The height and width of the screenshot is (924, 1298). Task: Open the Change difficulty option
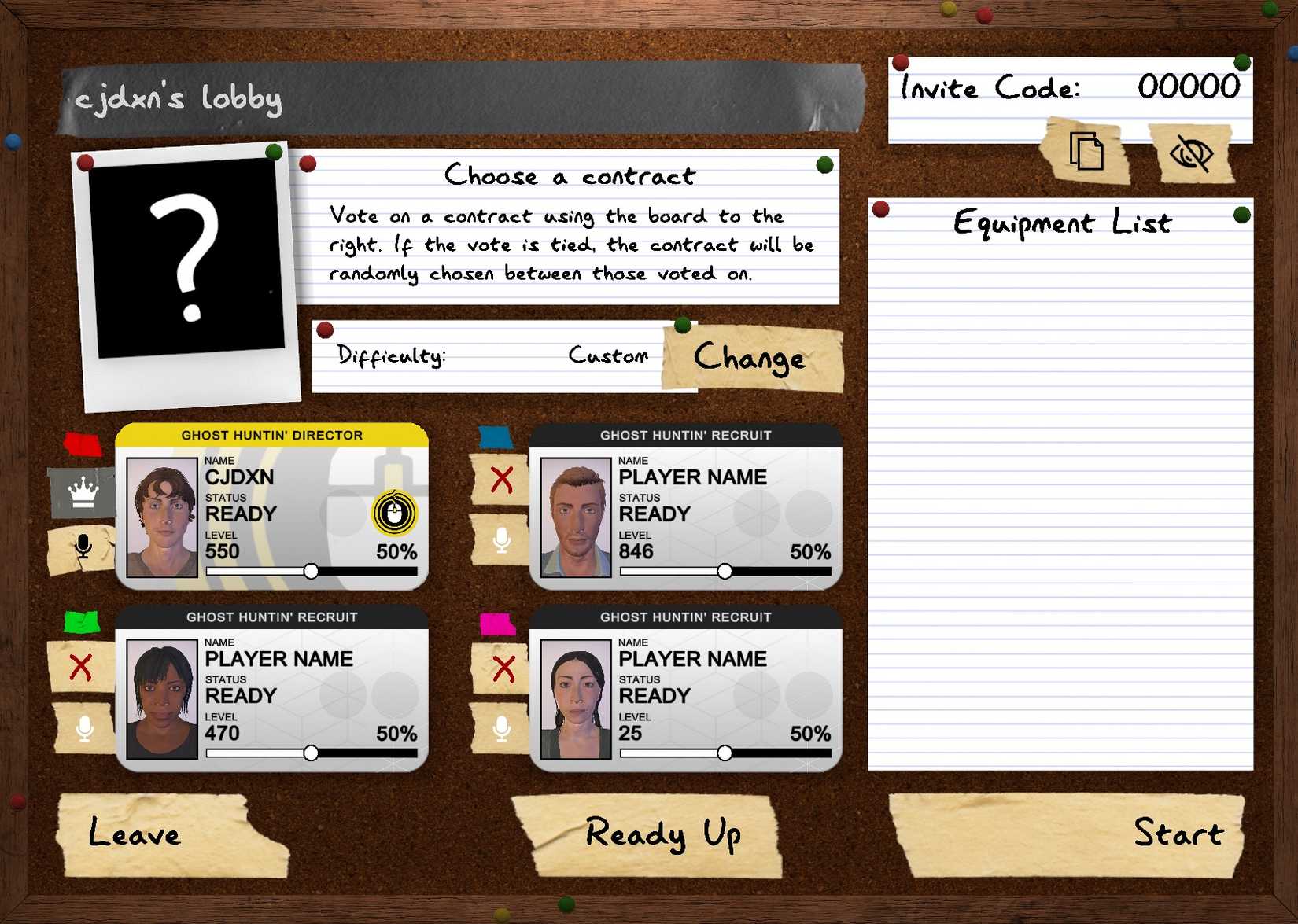coord(748,359)
